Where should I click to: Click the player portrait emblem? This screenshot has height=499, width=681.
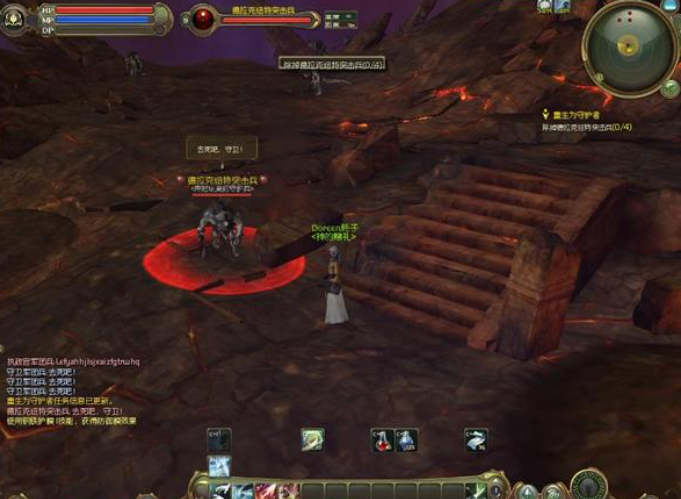(14, 19)
